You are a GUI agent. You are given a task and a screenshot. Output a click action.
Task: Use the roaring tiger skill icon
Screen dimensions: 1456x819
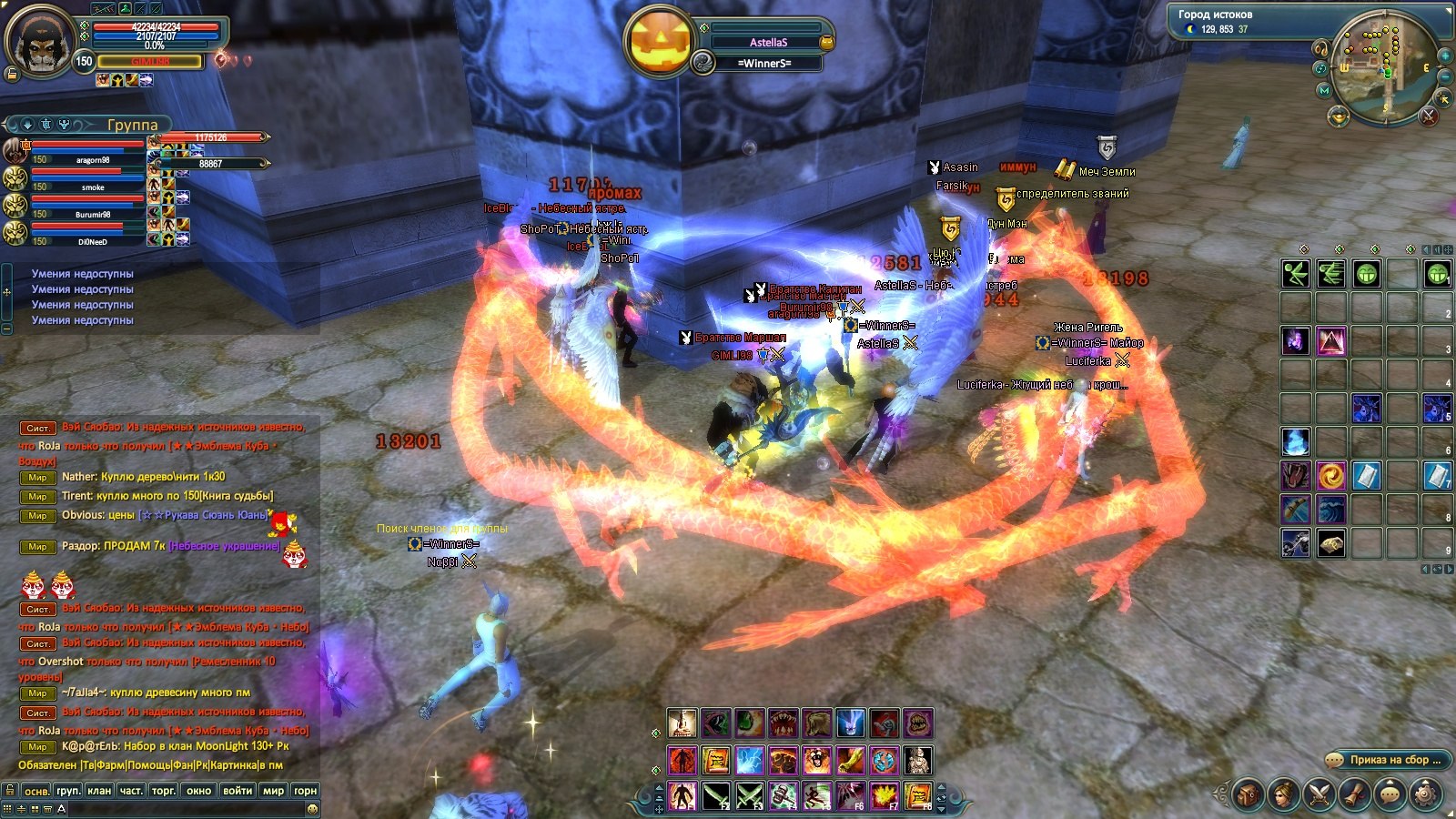tap(817, 759)
